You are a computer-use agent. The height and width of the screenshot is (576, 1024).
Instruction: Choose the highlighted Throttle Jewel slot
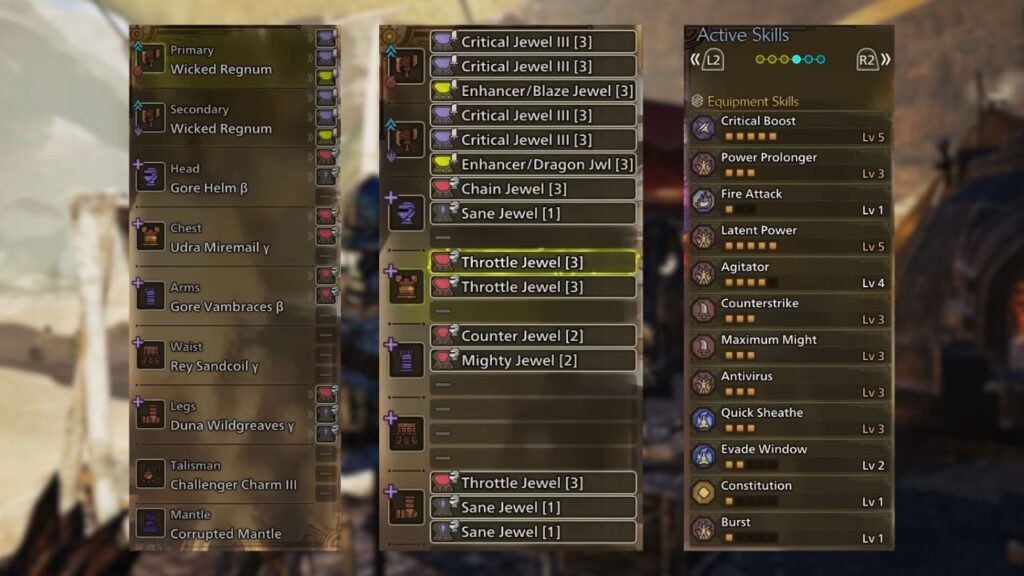point(533,263)
